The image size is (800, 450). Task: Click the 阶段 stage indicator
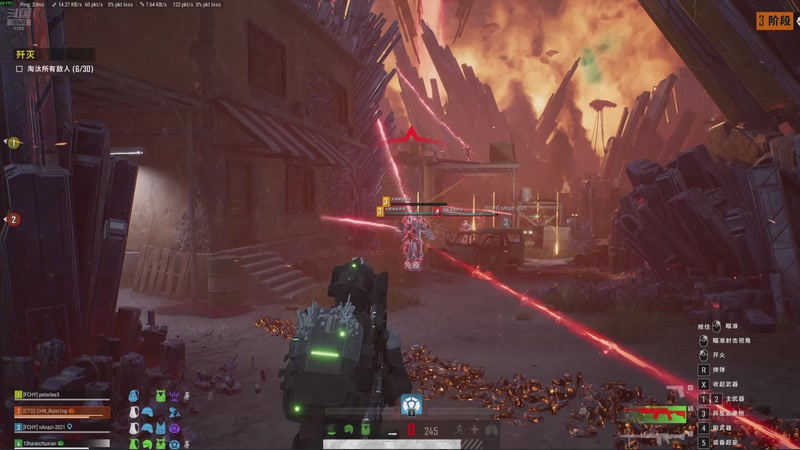tap(773, 20)
